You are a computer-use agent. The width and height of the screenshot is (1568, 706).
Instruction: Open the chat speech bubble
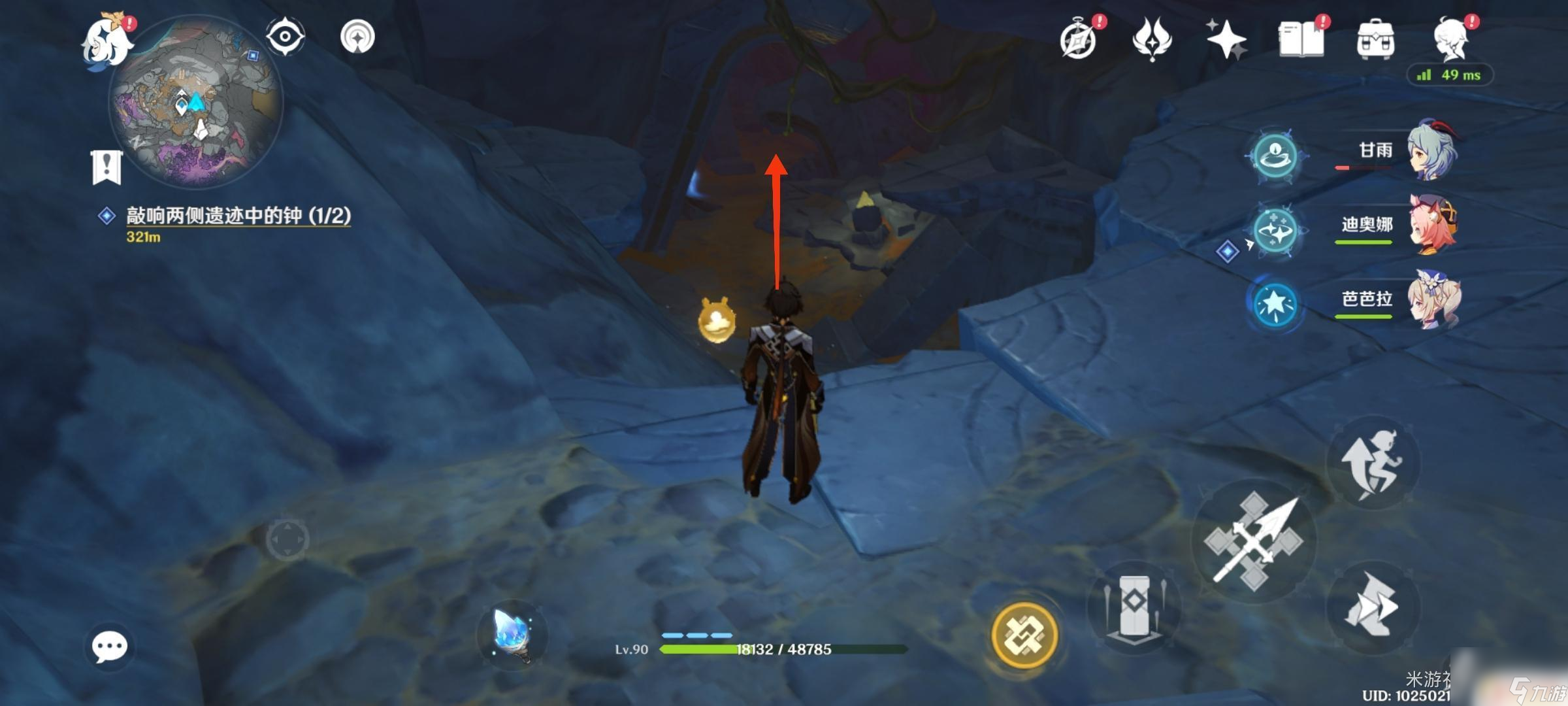[x=109, y=647]
